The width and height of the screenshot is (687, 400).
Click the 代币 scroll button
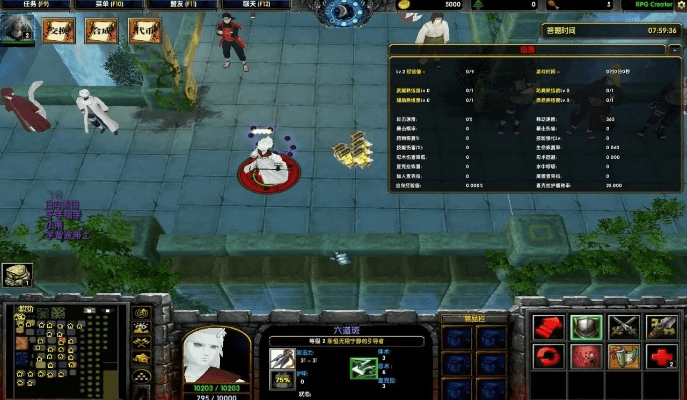pyautogui.click(x=143, y=31)
